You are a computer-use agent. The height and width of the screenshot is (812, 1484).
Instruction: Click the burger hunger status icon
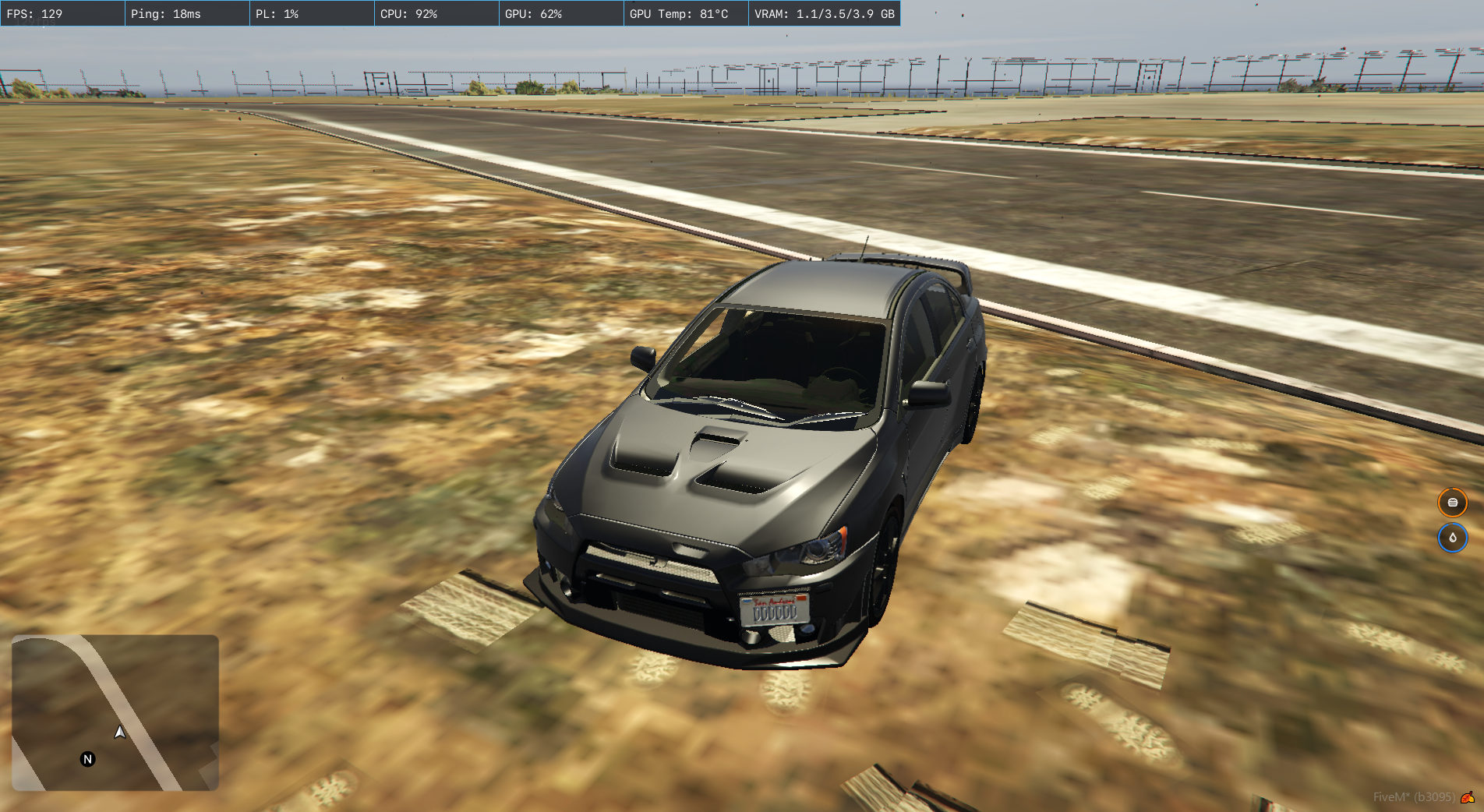click(1452, 503)
